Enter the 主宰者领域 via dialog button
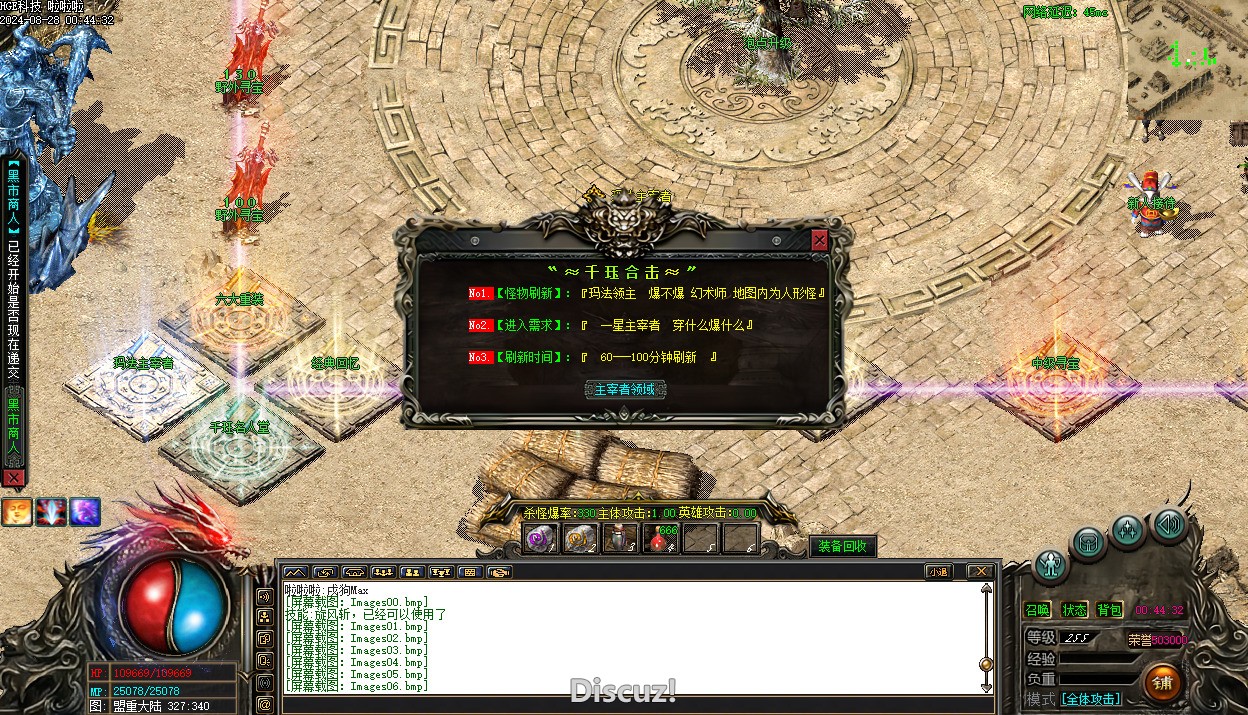The image size is (1248, 715). 625,389
